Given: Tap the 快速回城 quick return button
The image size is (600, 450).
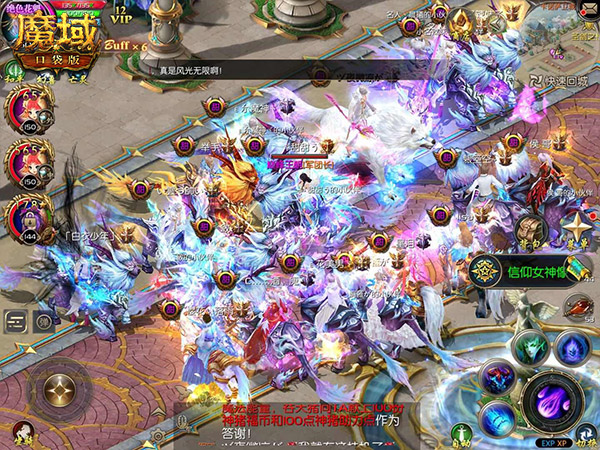Looking at the screenshot, I should pyautogui.click(x=555, y=82).
